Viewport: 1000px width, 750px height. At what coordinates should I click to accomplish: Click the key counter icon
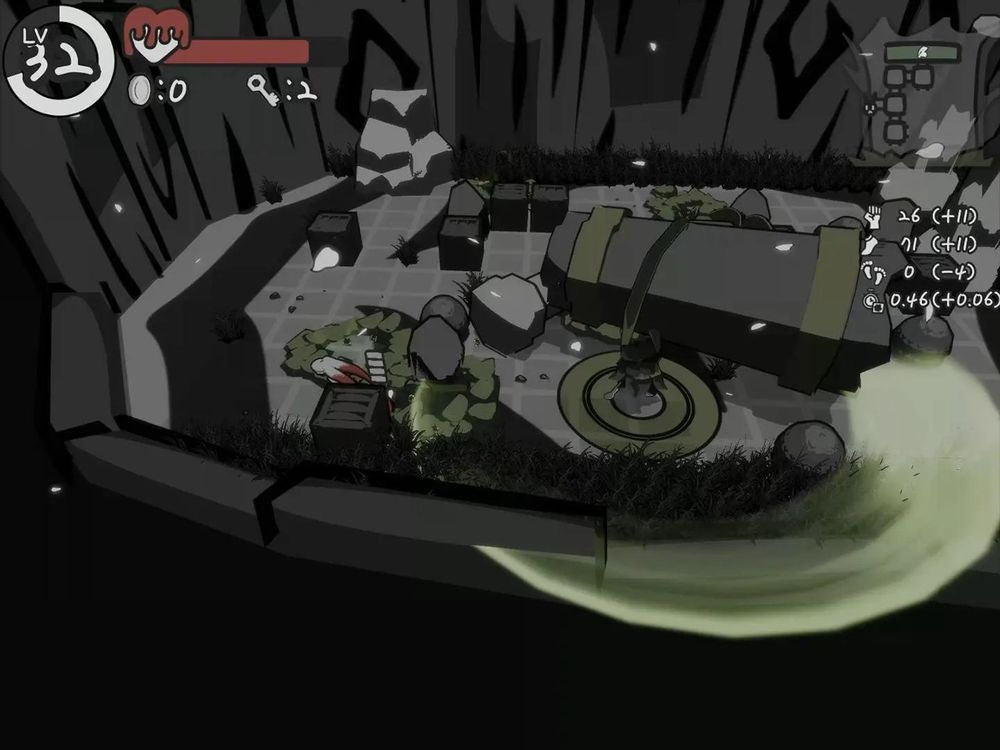263,88
